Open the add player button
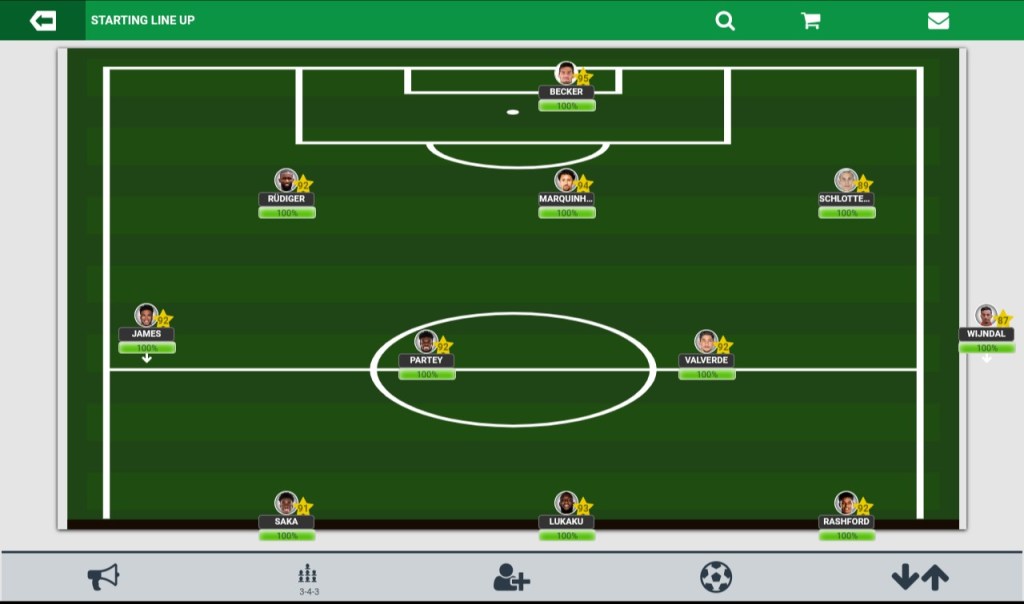The height and width of the screenshot is (604, 1024). 511,577
